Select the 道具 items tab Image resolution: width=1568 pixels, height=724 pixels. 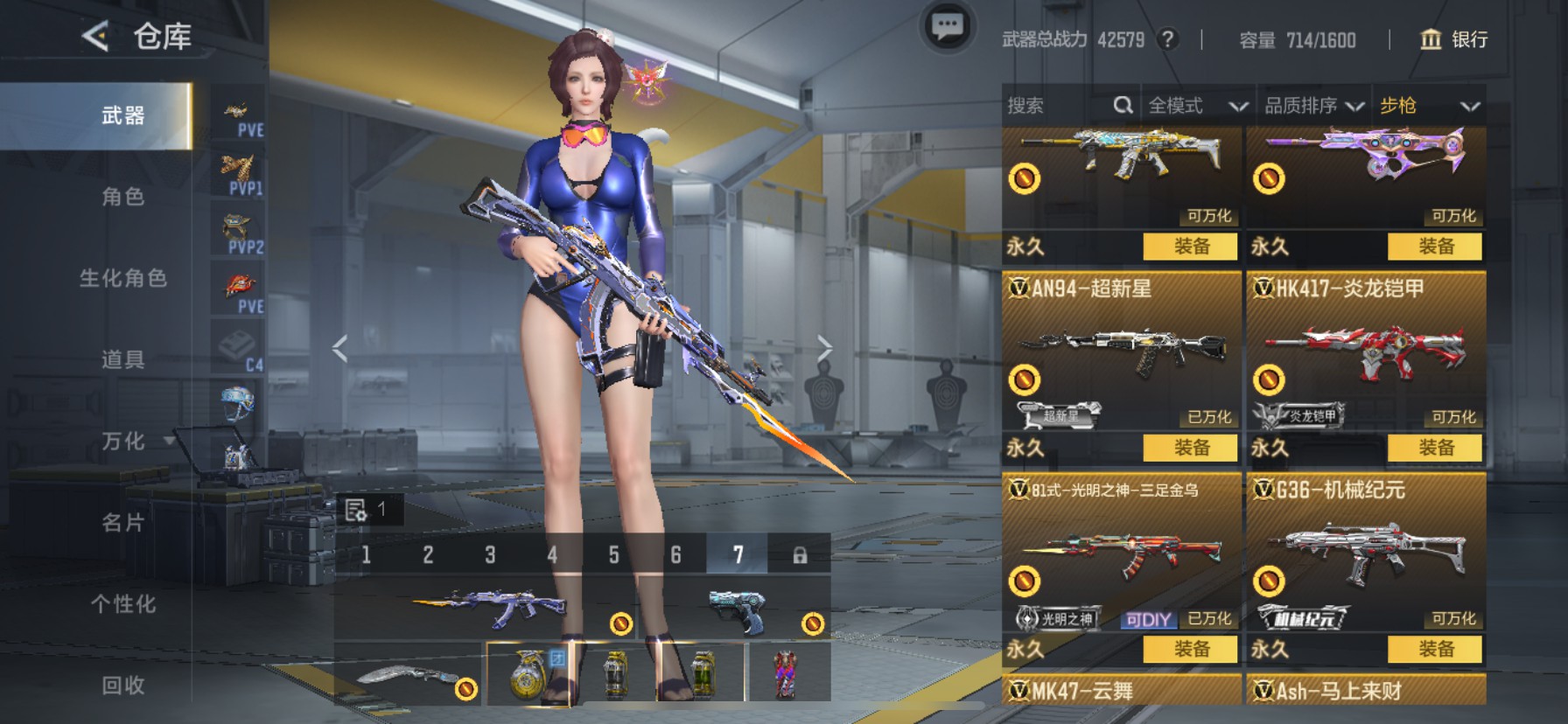point(122,359)
